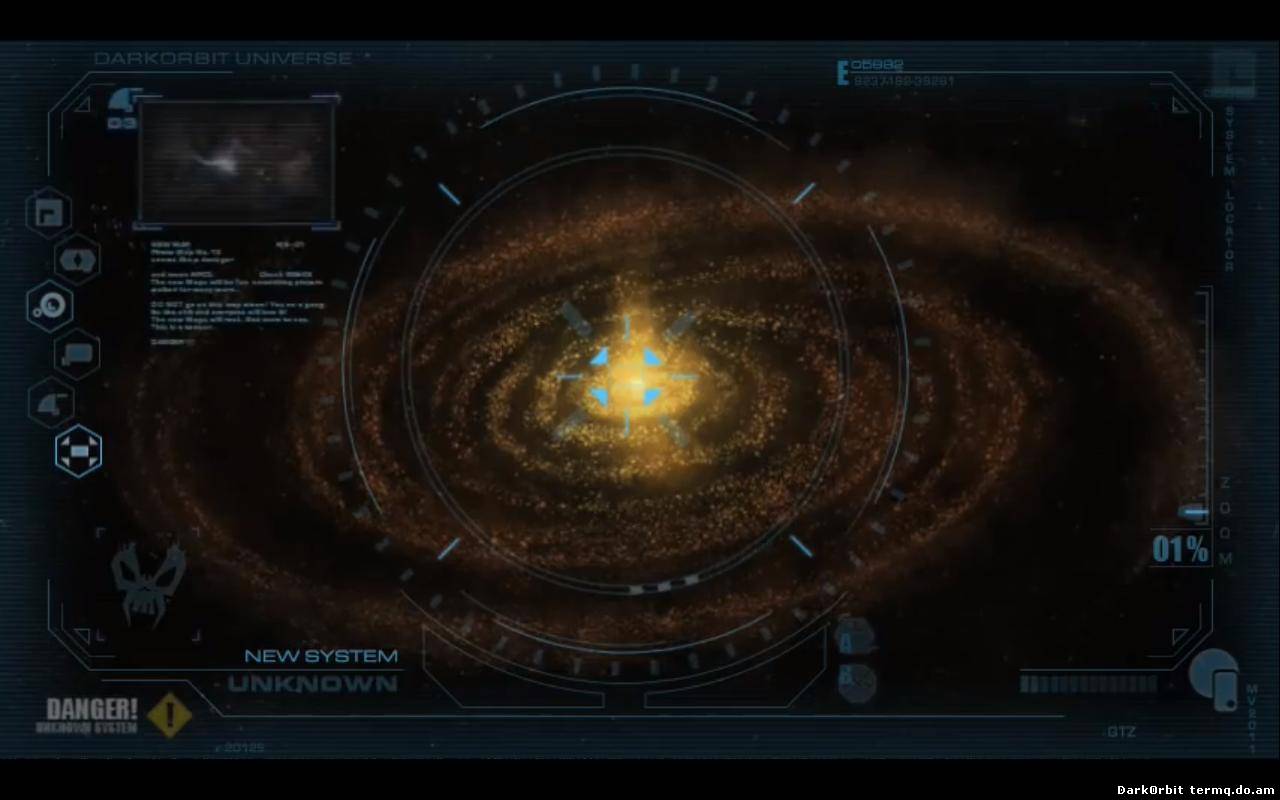Select the highlighted four-arrow hexagon icon
Screen dimensions: 1280x800
click(78, 450)
